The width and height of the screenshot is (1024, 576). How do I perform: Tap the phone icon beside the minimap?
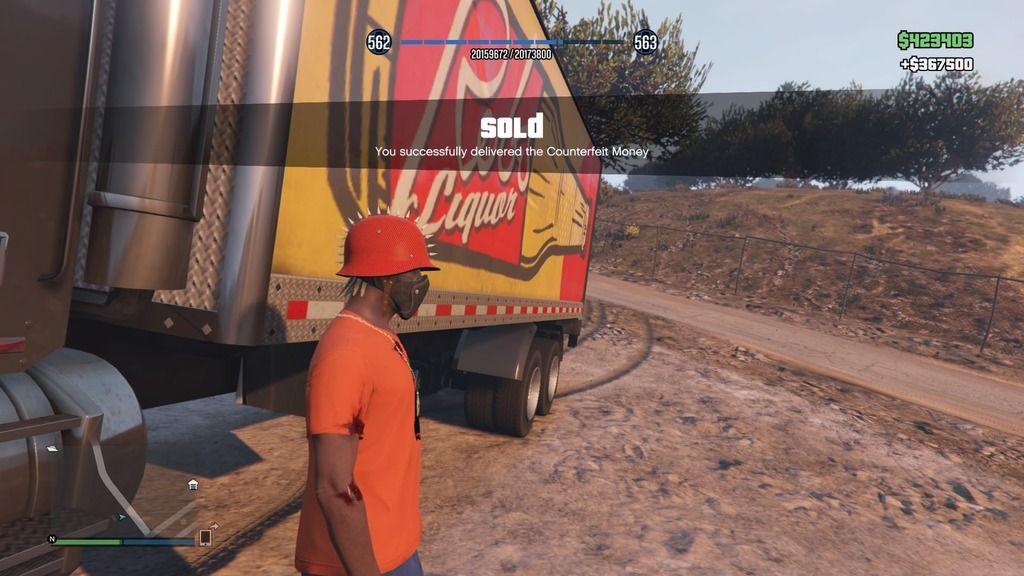tap(205, 538)
